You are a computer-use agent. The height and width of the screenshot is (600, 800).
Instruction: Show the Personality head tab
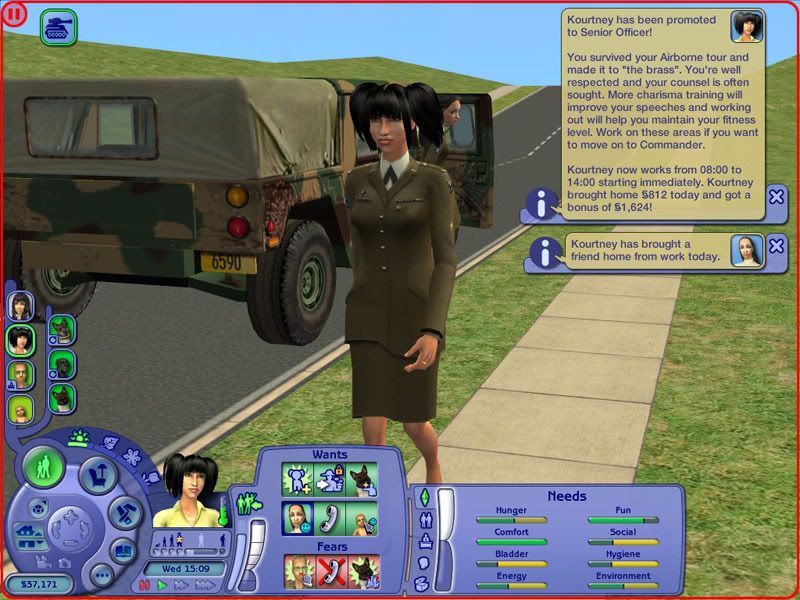423,562
